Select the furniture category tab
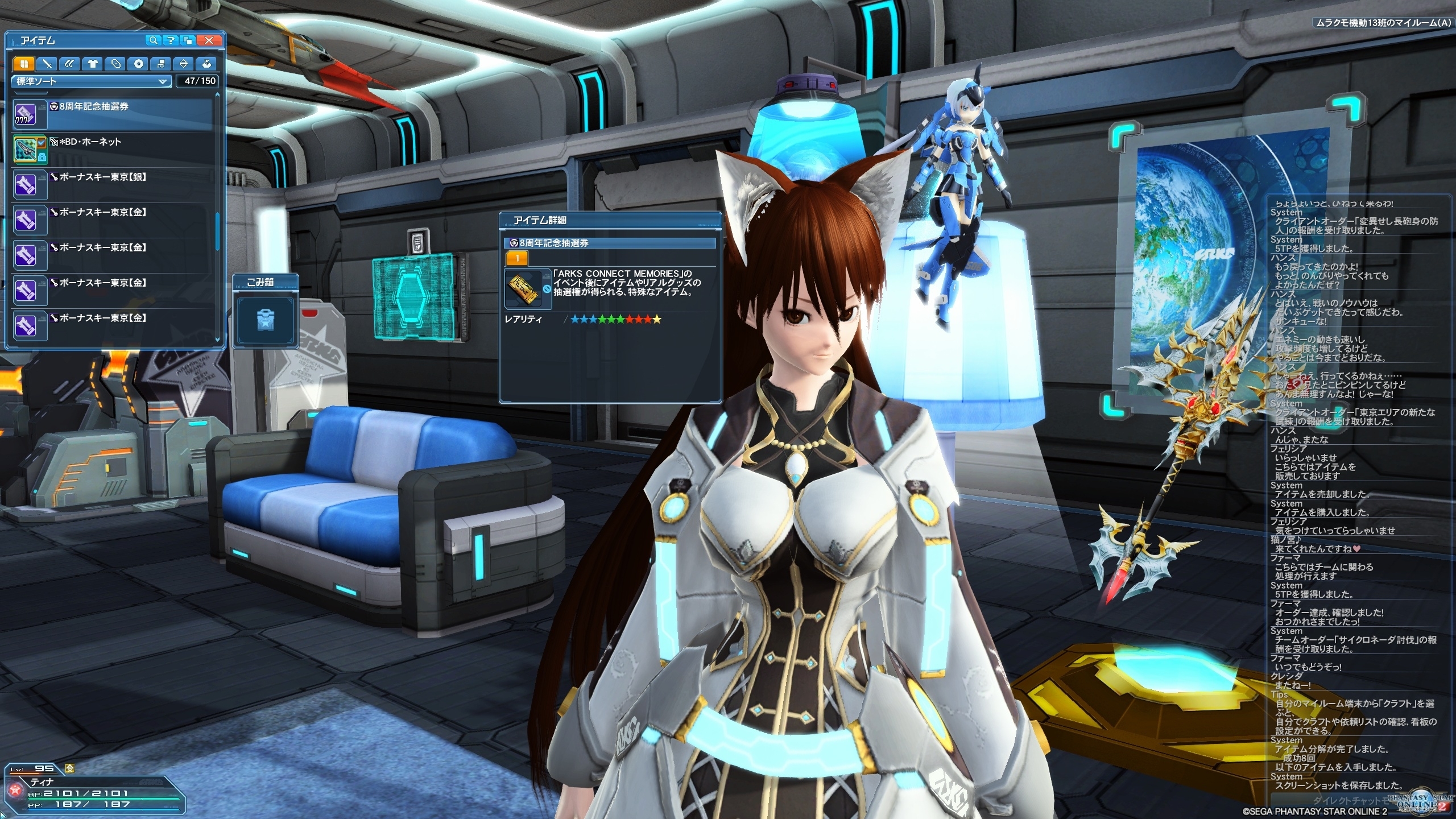 point(161,64)
